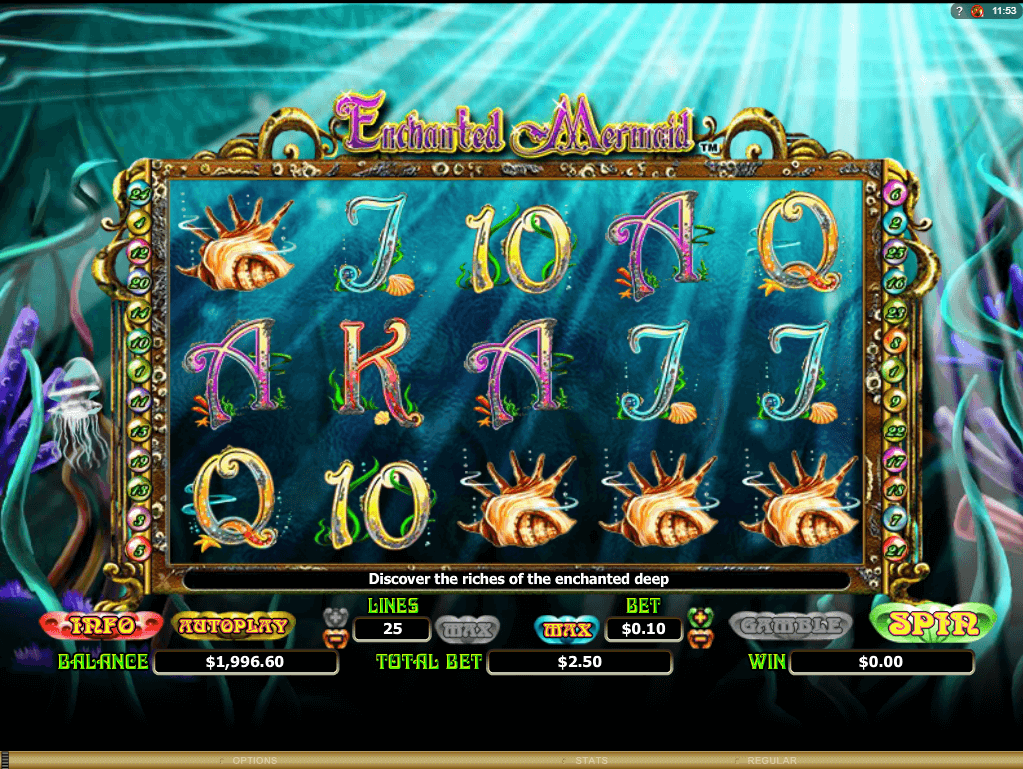Show the Stats panel
Image resolution: width=1023 pixels, height=769 pixels.
591,761
